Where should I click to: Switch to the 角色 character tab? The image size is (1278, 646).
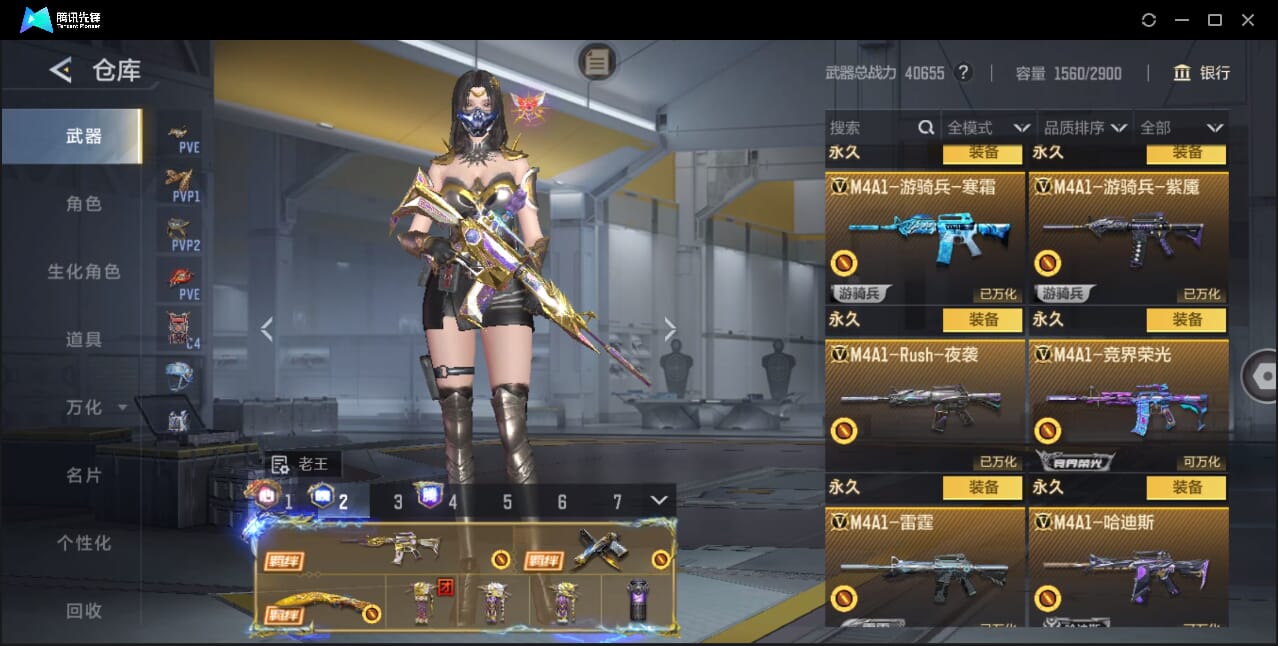(x=84, y=204)
